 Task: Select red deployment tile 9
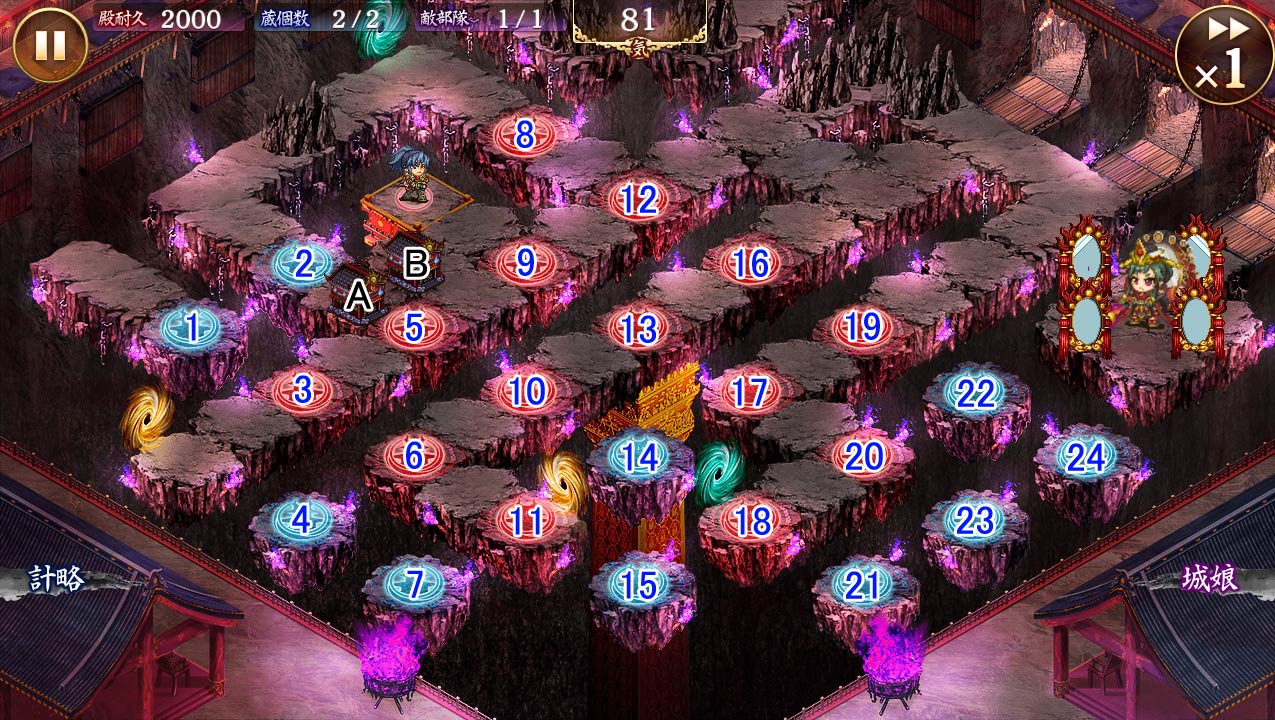526,263
